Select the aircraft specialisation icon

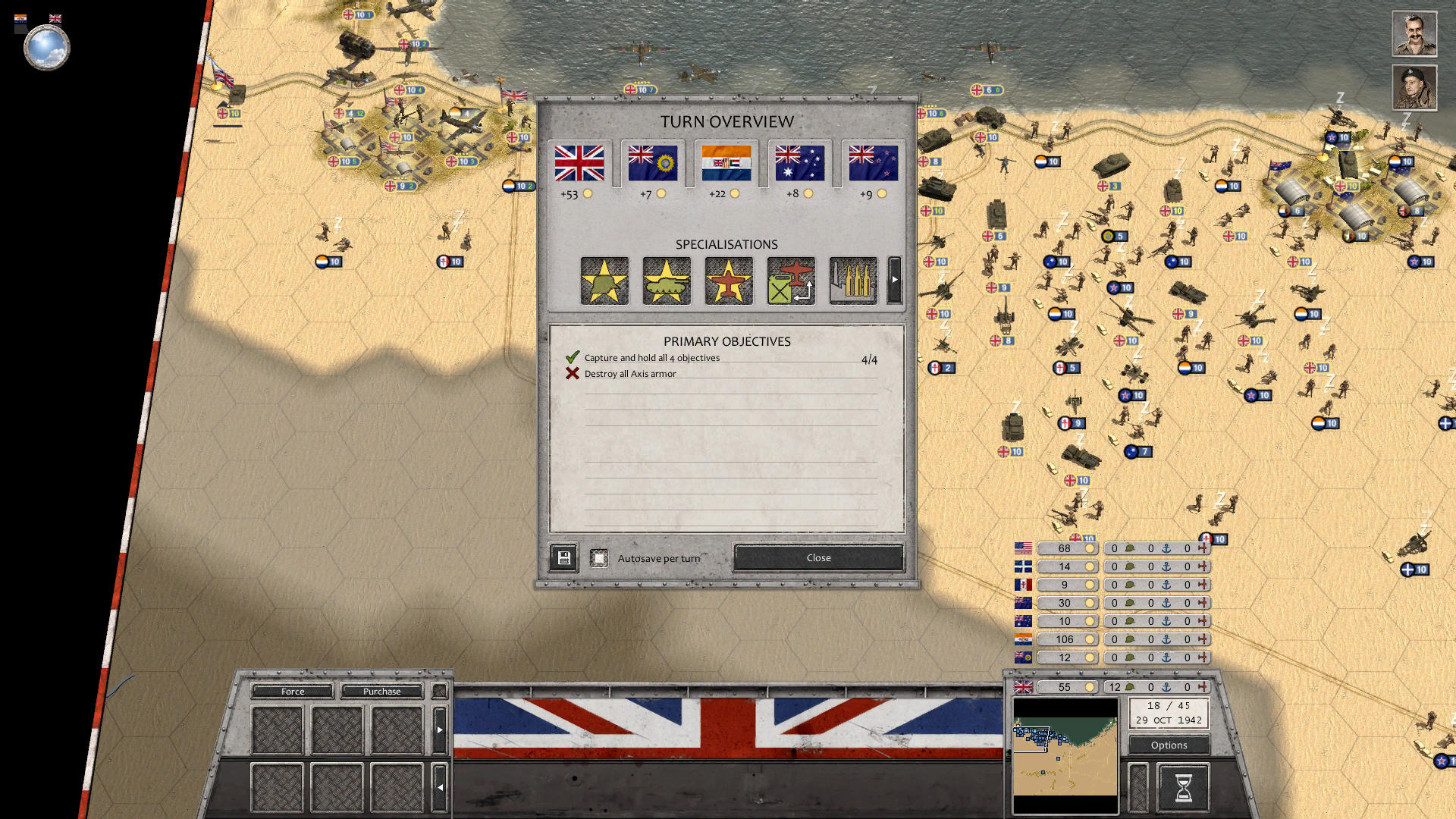pyautogui.click(x=729, y=280)
